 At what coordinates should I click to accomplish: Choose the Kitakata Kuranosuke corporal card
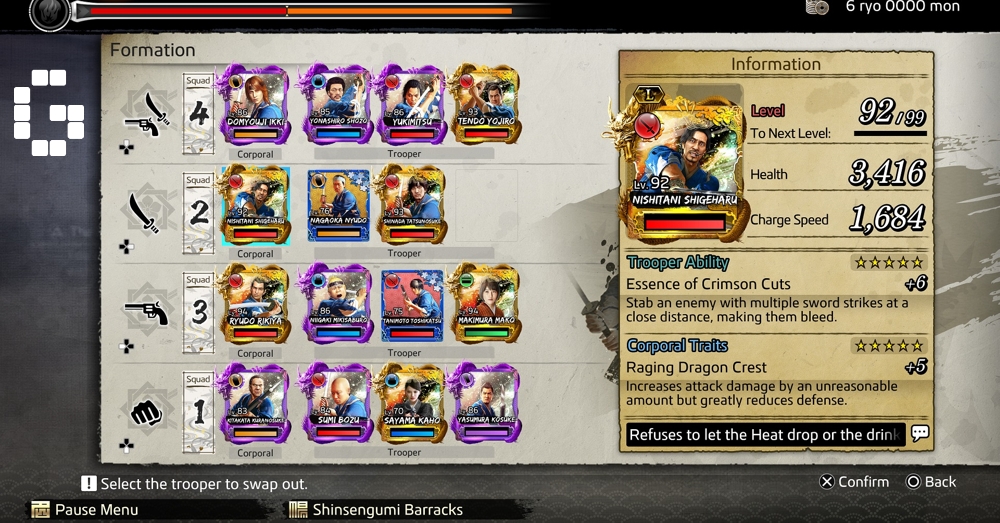point(254,403)
